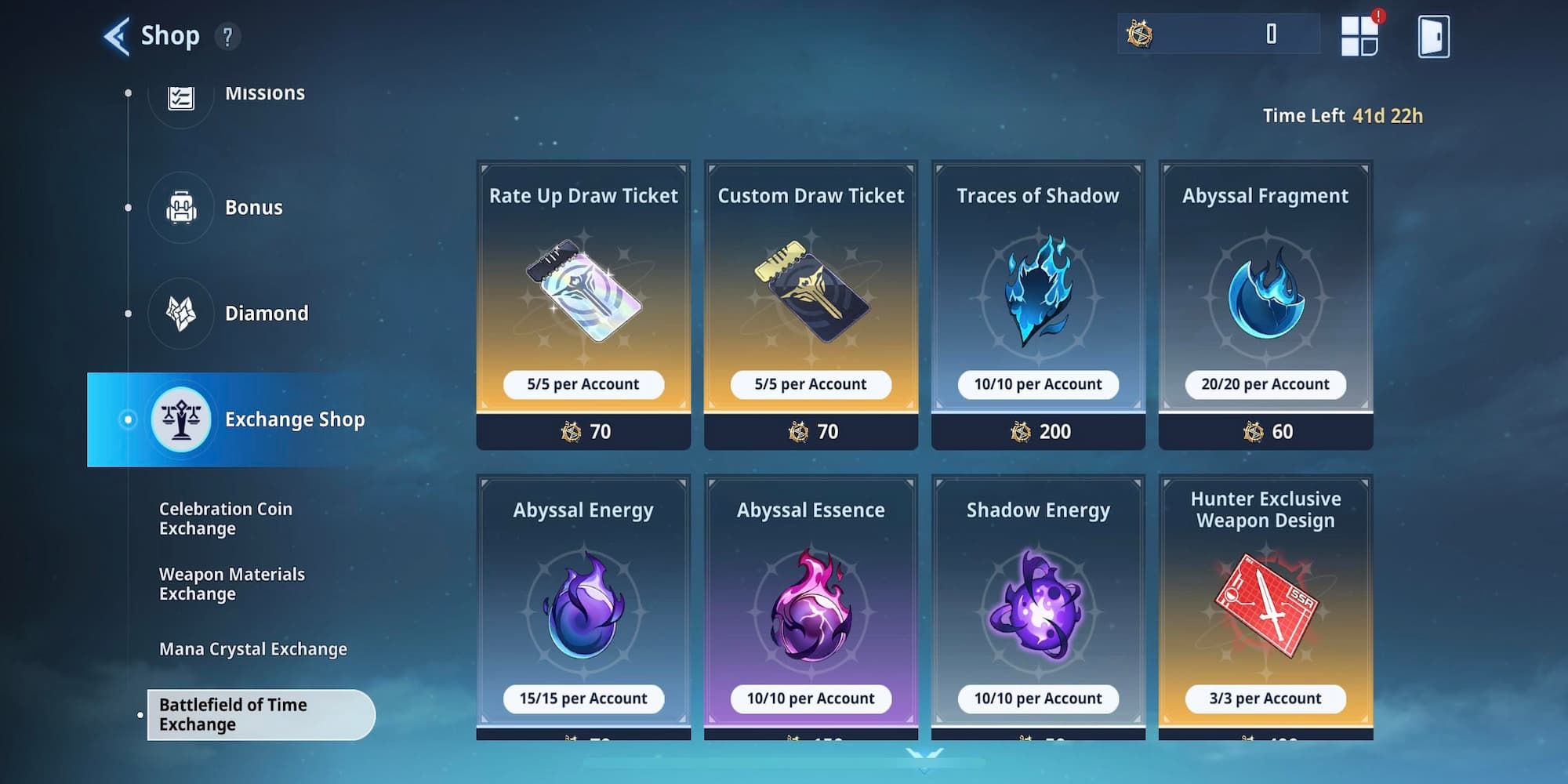Click the Exchange Shop scales icon
The height and width of the screenshot is (784, 1568).
click(181, 419)
